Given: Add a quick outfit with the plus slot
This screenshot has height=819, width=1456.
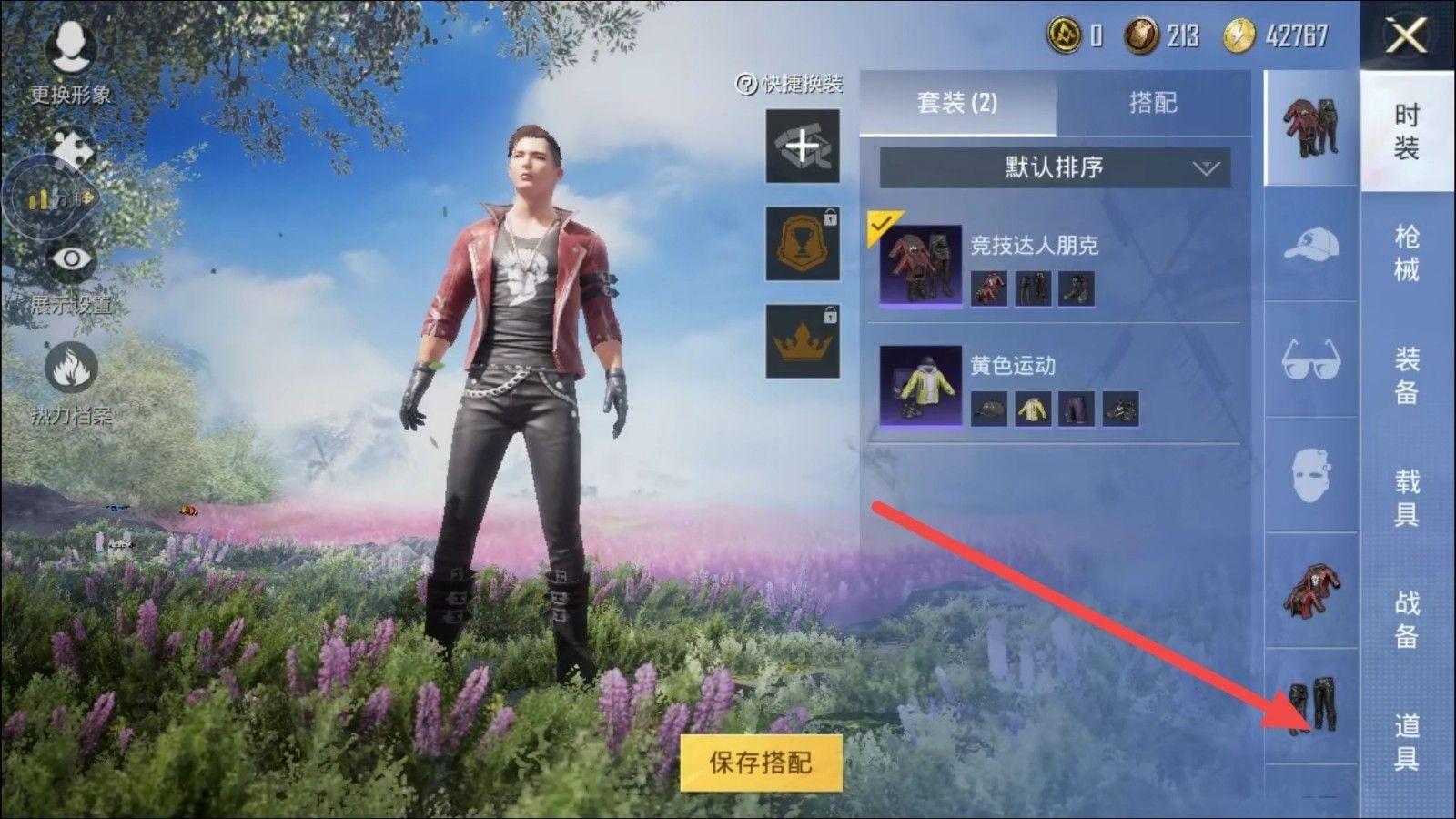Looking at the screenshot, I should click(x=802, y=146).
